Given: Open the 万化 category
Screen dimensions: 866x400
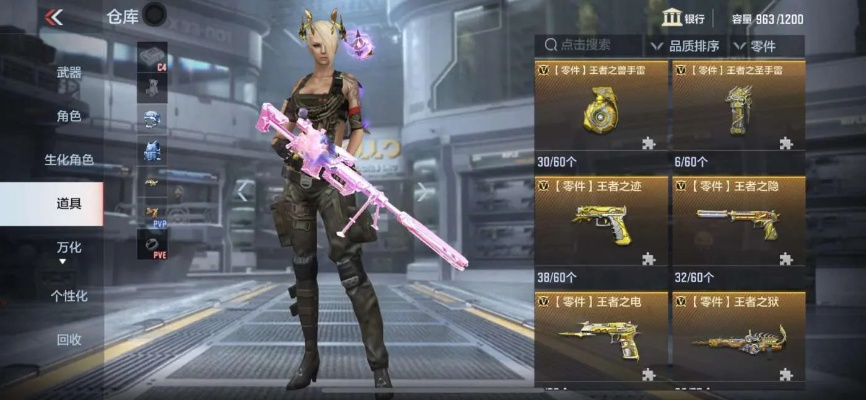Looking at the screenshot, I should 69,248.
